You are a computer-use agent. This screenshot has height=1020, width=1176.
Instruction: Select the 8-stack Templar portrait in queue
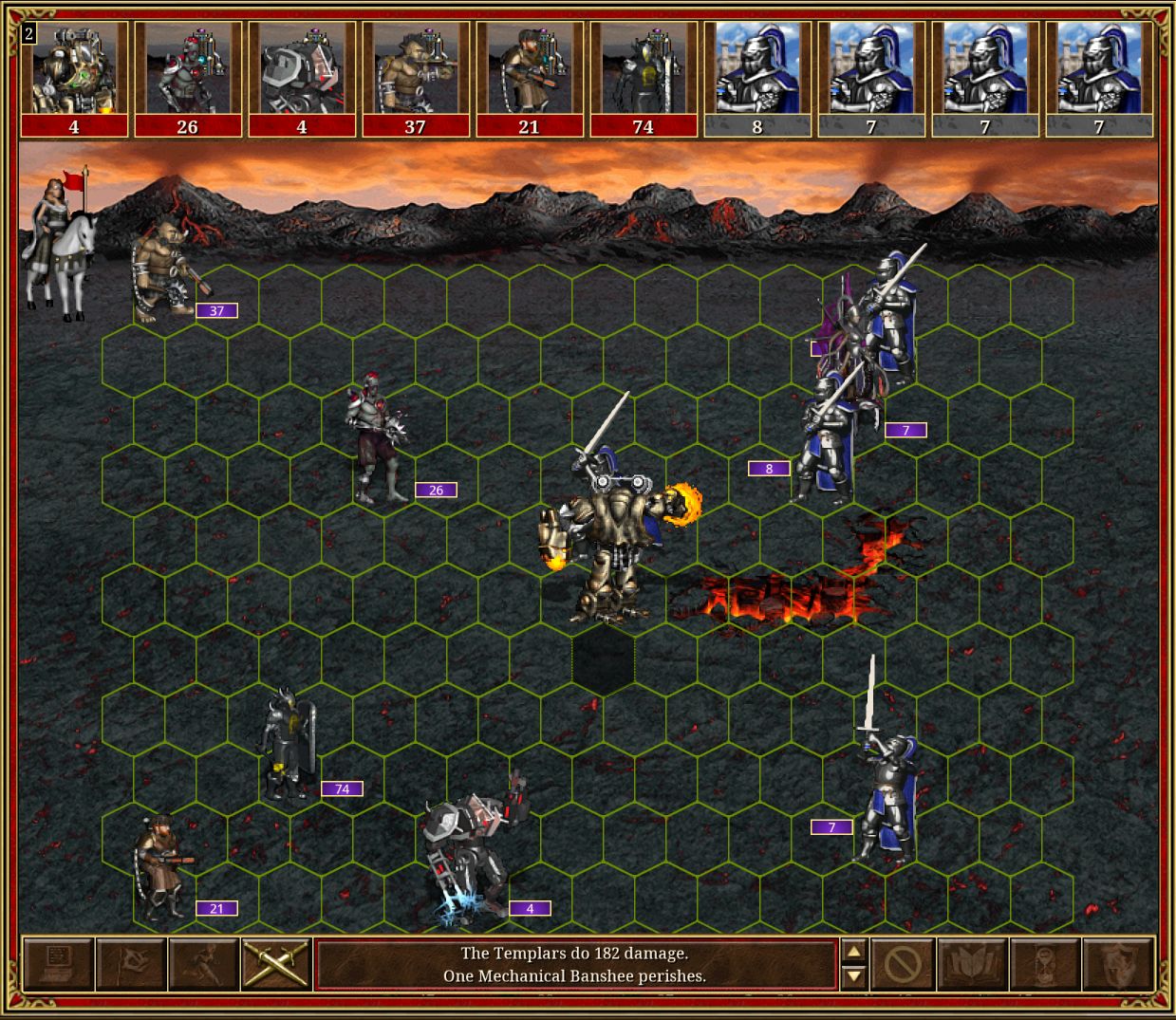(x=757, y=79)
